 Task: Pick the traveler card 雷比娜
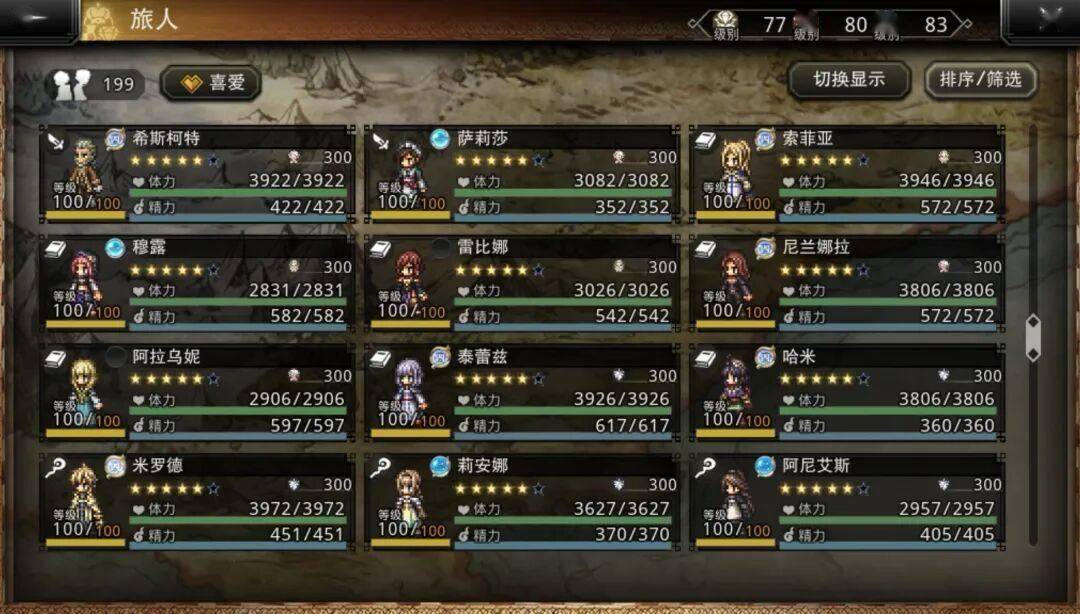(522, 282)
